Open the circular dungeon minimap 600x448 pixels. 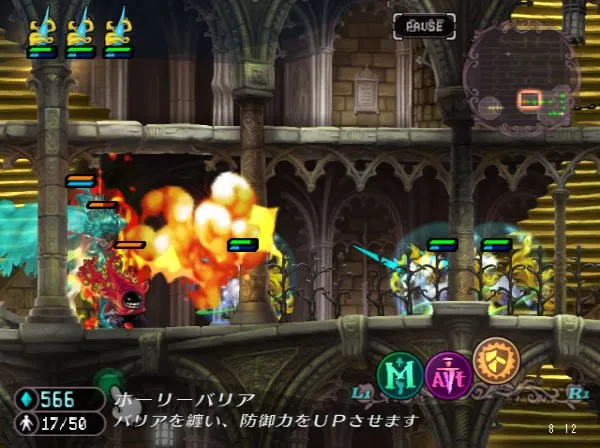click(521, 80)
